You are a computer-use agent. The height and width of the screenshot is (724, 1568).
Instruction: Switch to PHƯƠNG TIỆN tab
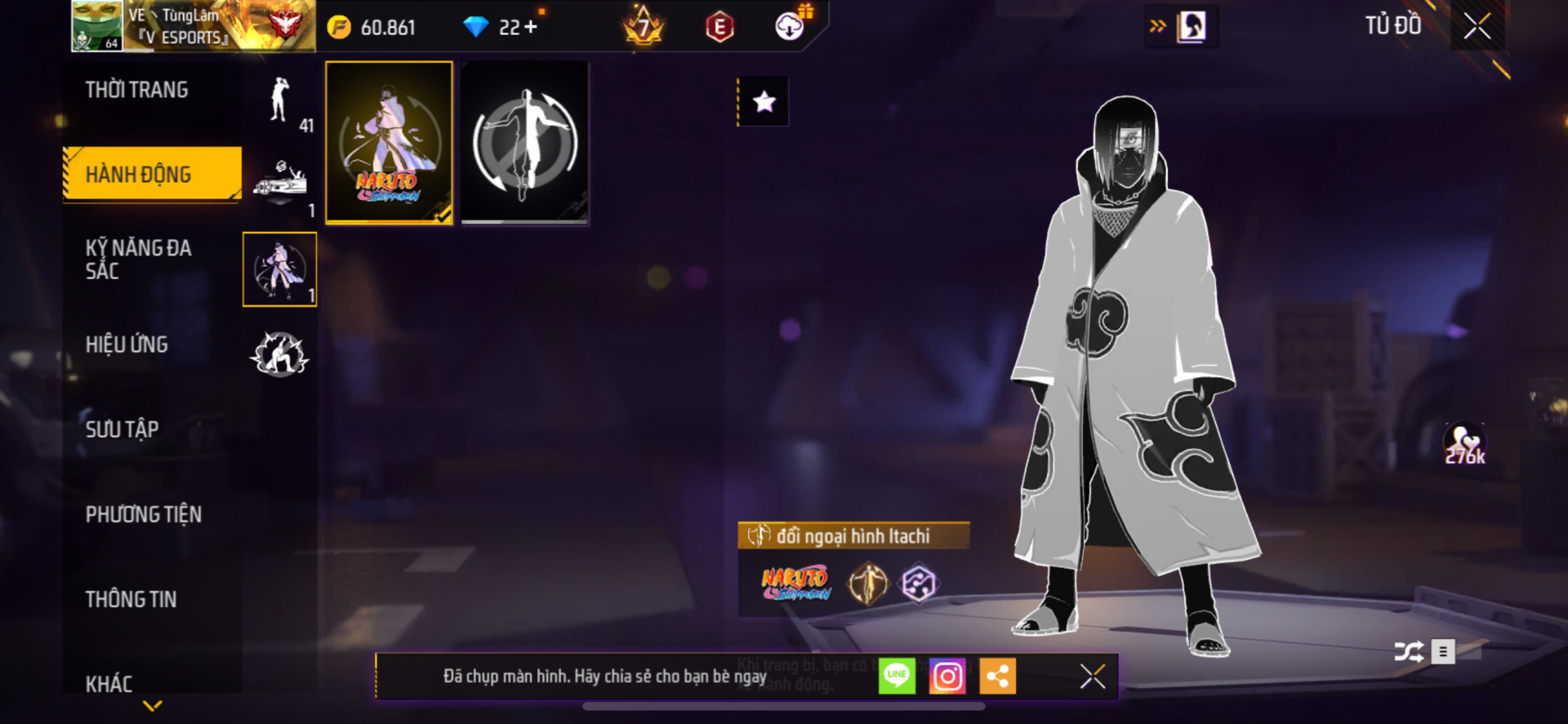coord(144,514)
